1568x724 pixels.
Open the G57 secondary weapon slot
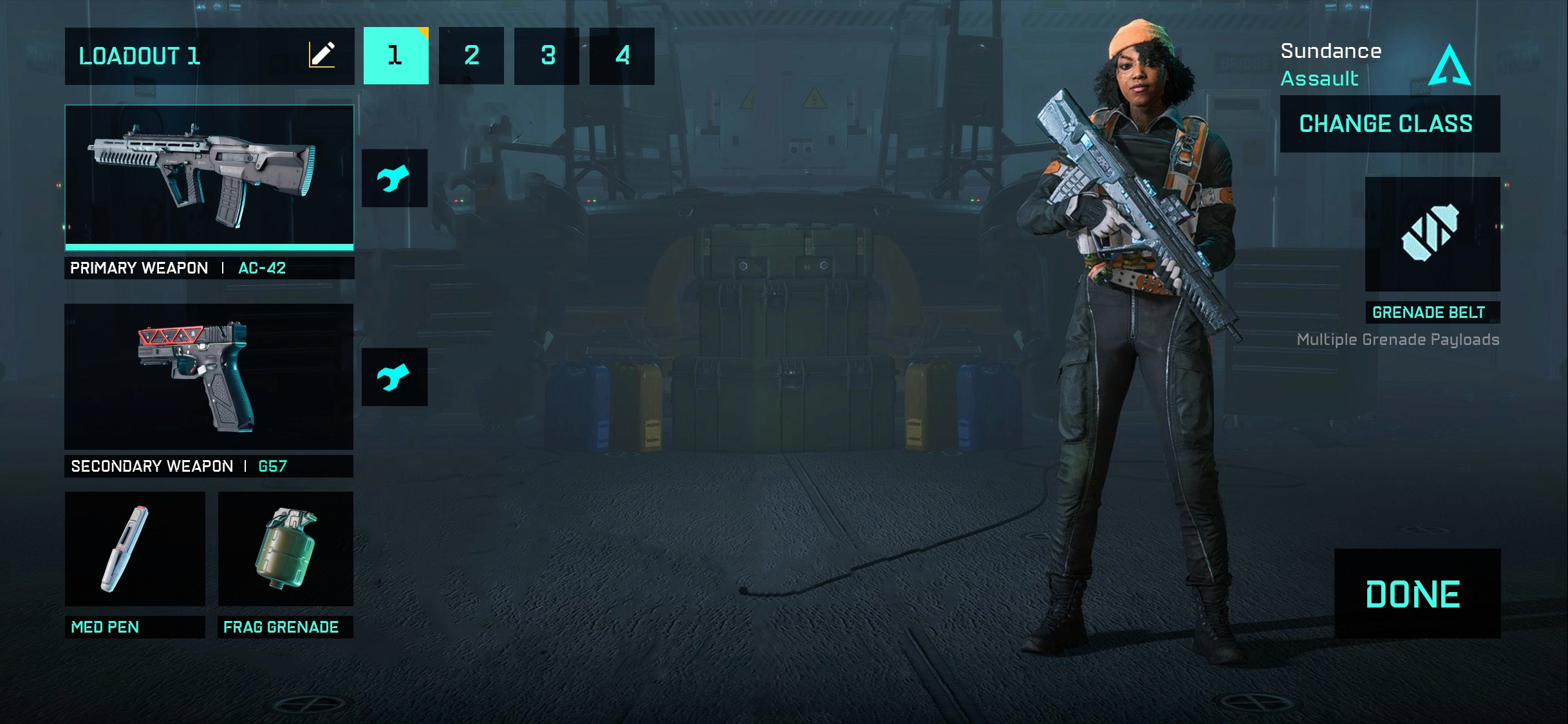pos(209,376)
